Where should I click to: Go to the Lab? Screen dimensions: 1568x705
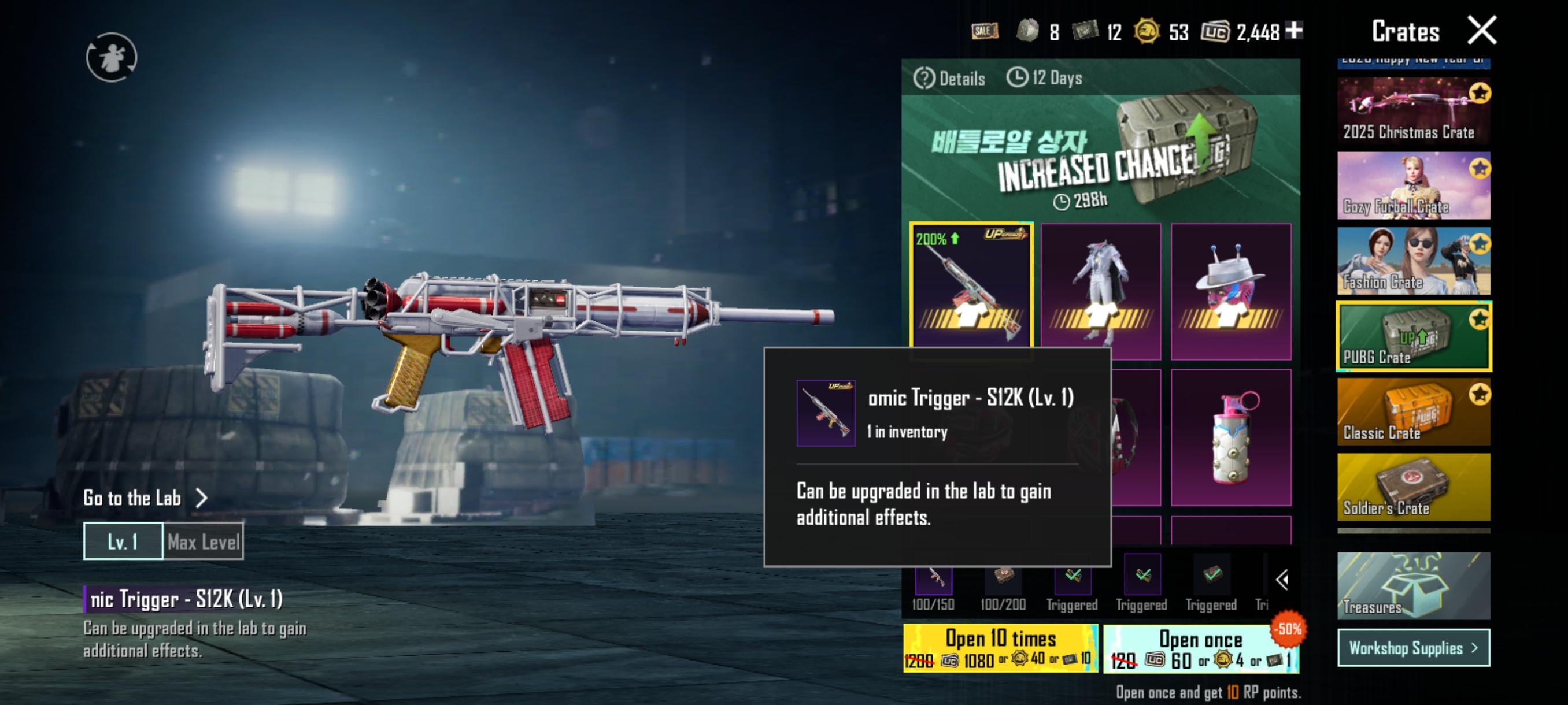145,498
